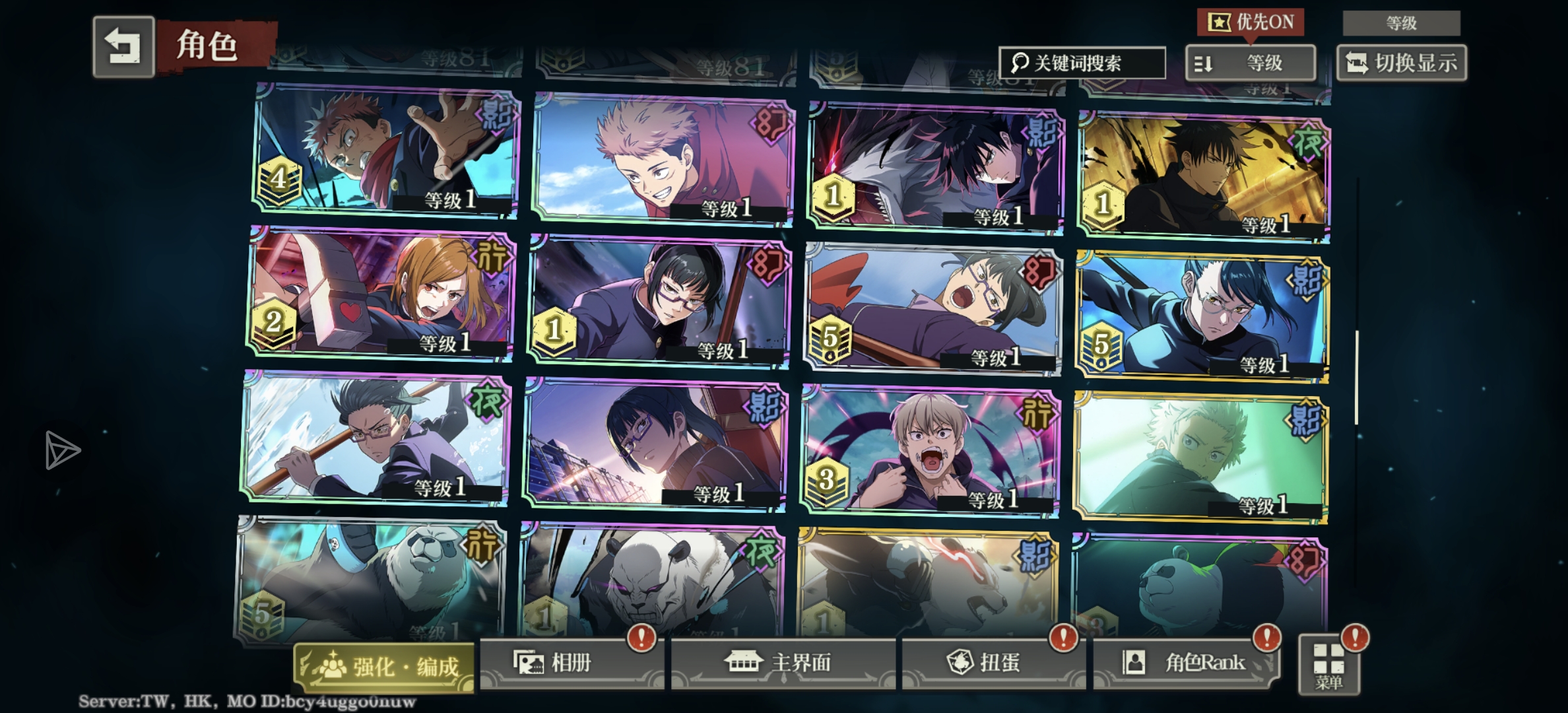The image size is (1568, 713).
Task: Expand the 等级 display selector at top right
Action: tap(1400, 23)
